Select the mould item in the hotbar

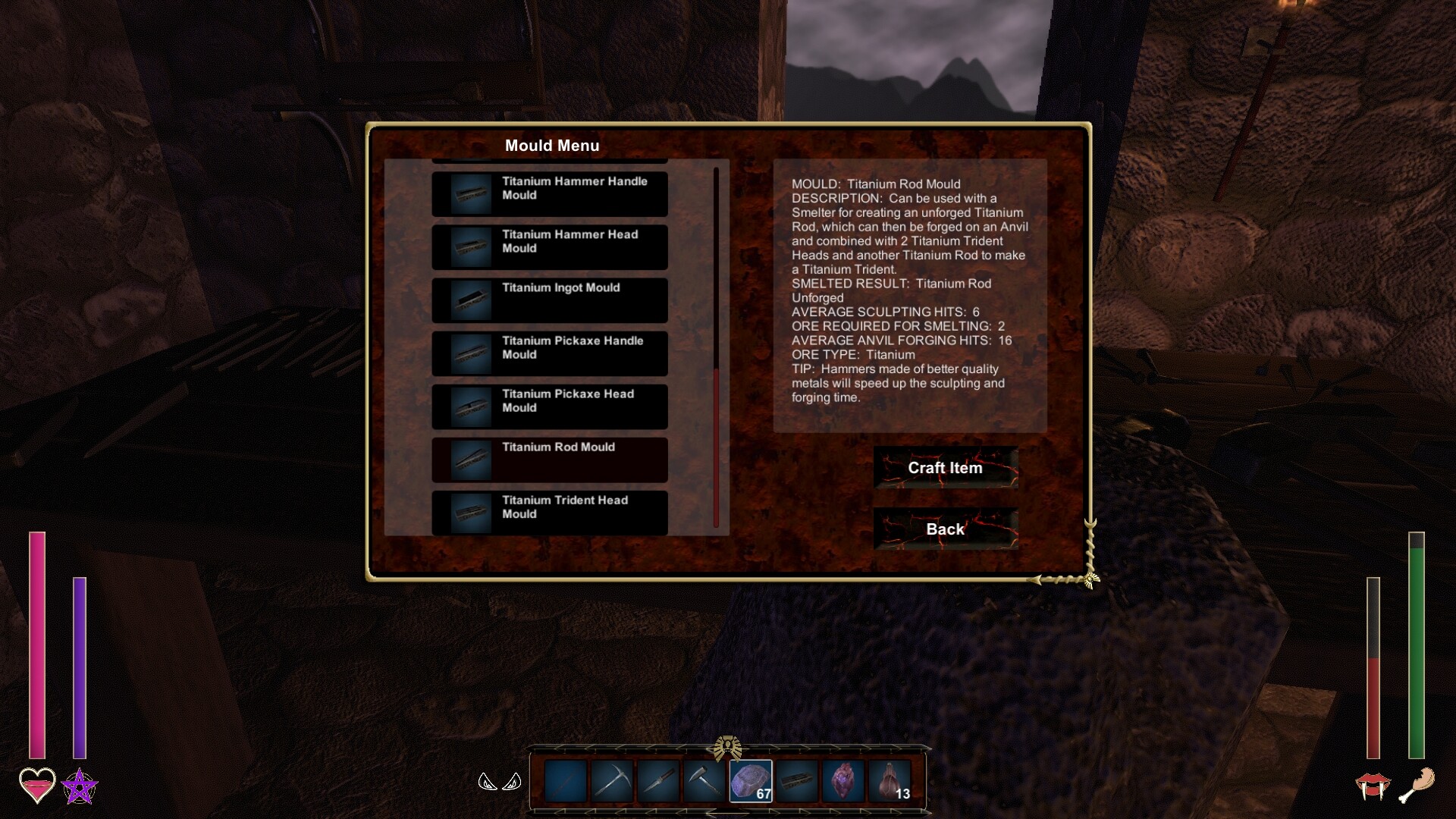pos(798,783)
